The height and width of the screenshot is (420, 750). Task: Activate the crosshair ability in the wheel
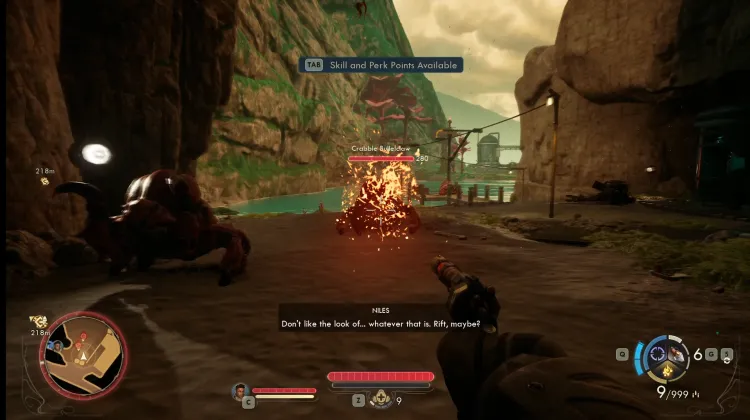(658, 353)
